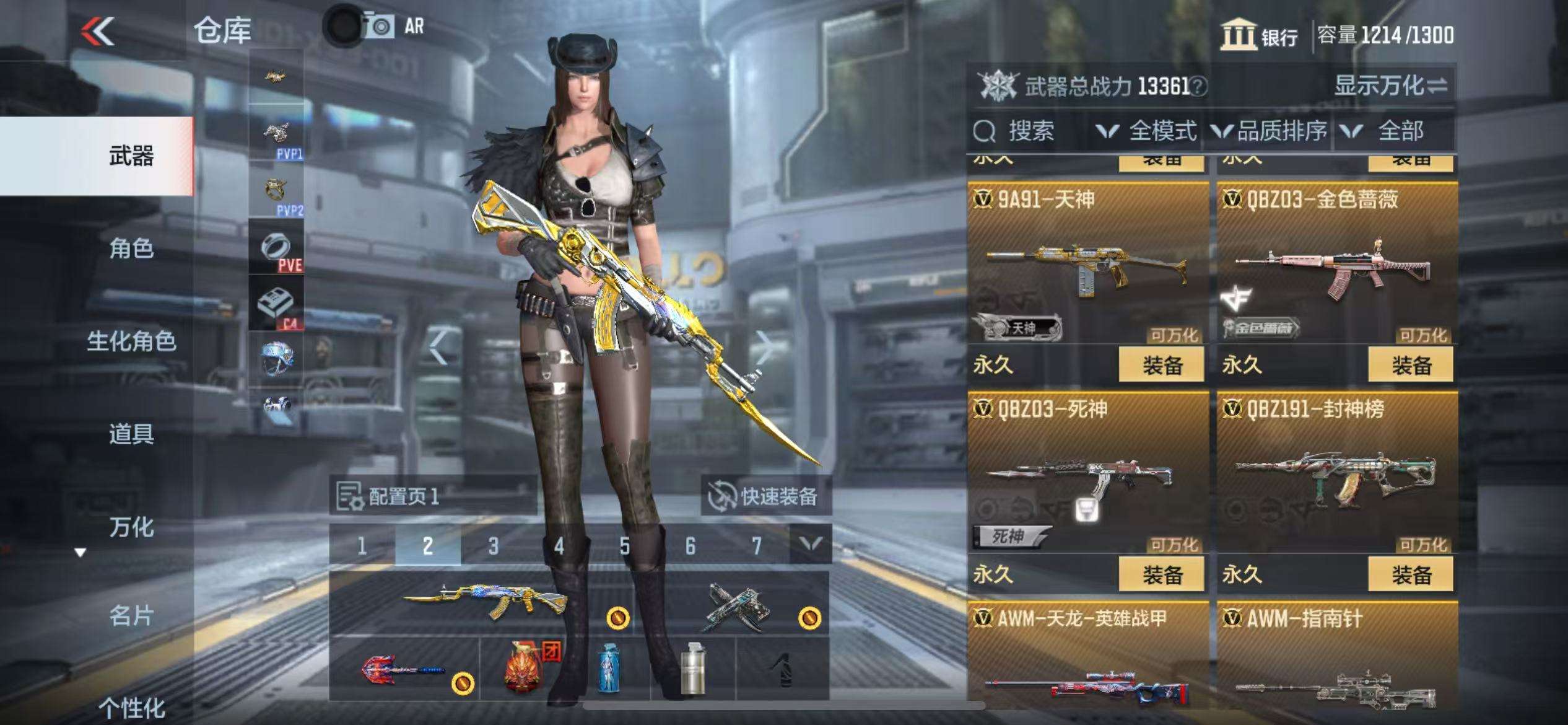Equip the QBZ03-死神 weapon
Viewport: 1568px width, 725px height.
(x=1161, y=574)
